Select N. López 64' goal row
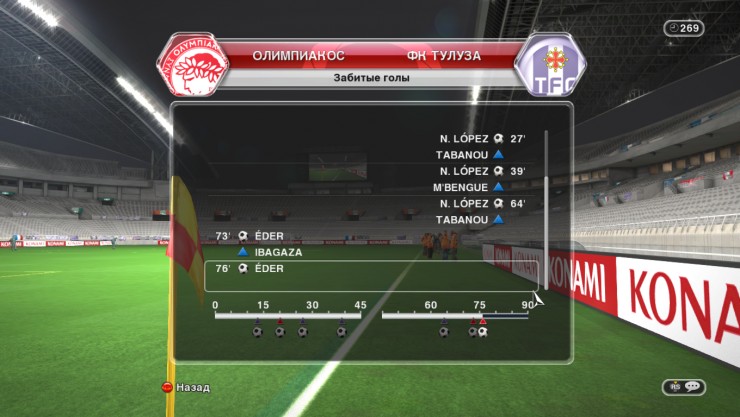The image size is (740, 417). coord(482,203)
